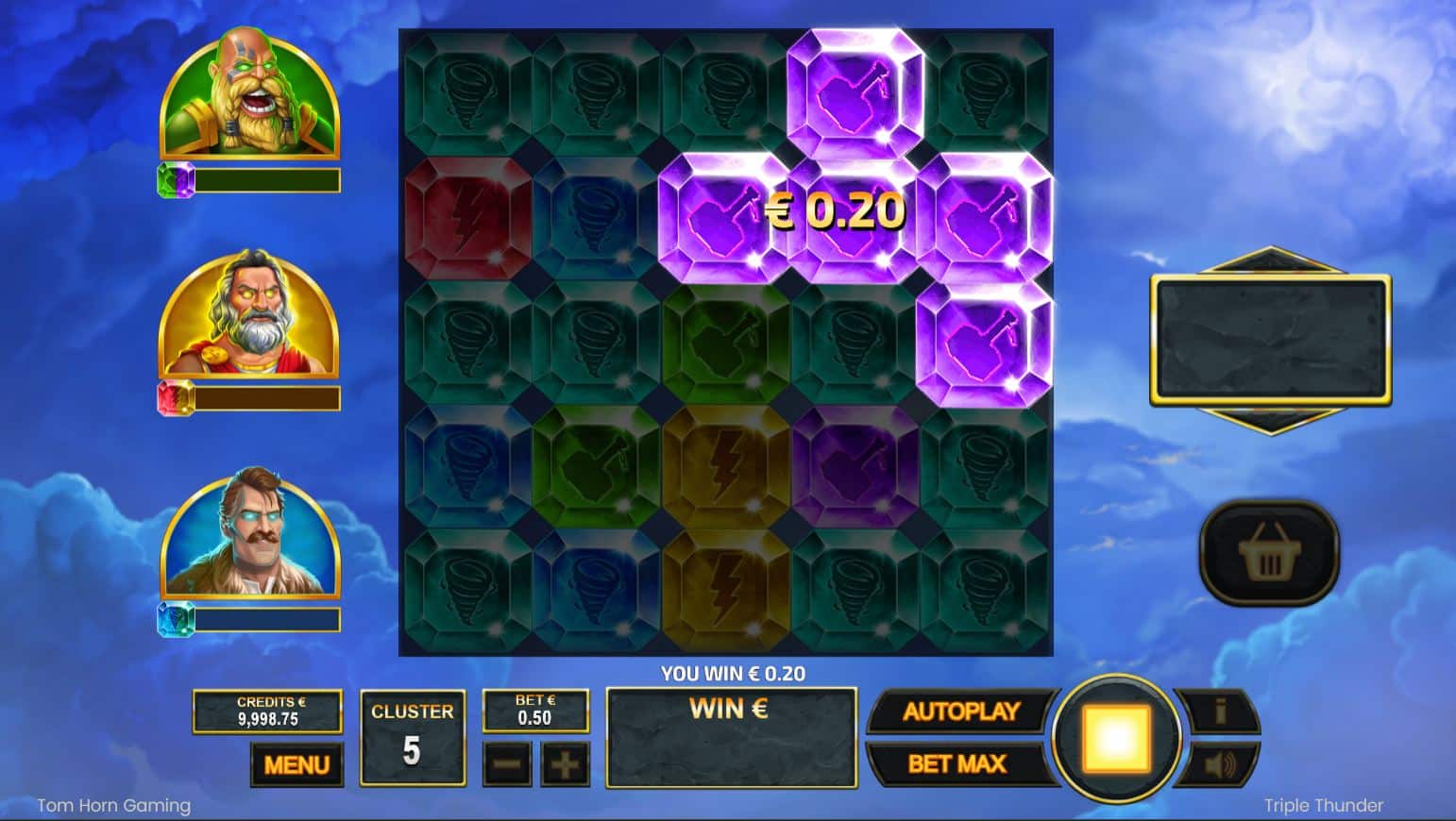Decrease the bet with the minus button
The image size is (1456, 821).
[x=507, y=764]
